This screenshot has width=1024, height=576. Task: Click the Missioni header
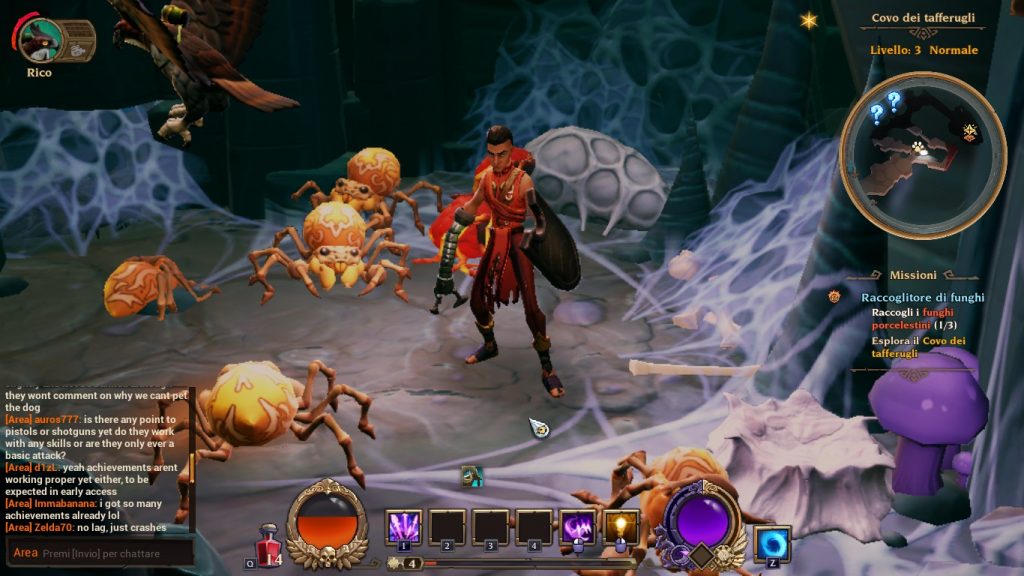pyautogui.click(x=913, y=275)
